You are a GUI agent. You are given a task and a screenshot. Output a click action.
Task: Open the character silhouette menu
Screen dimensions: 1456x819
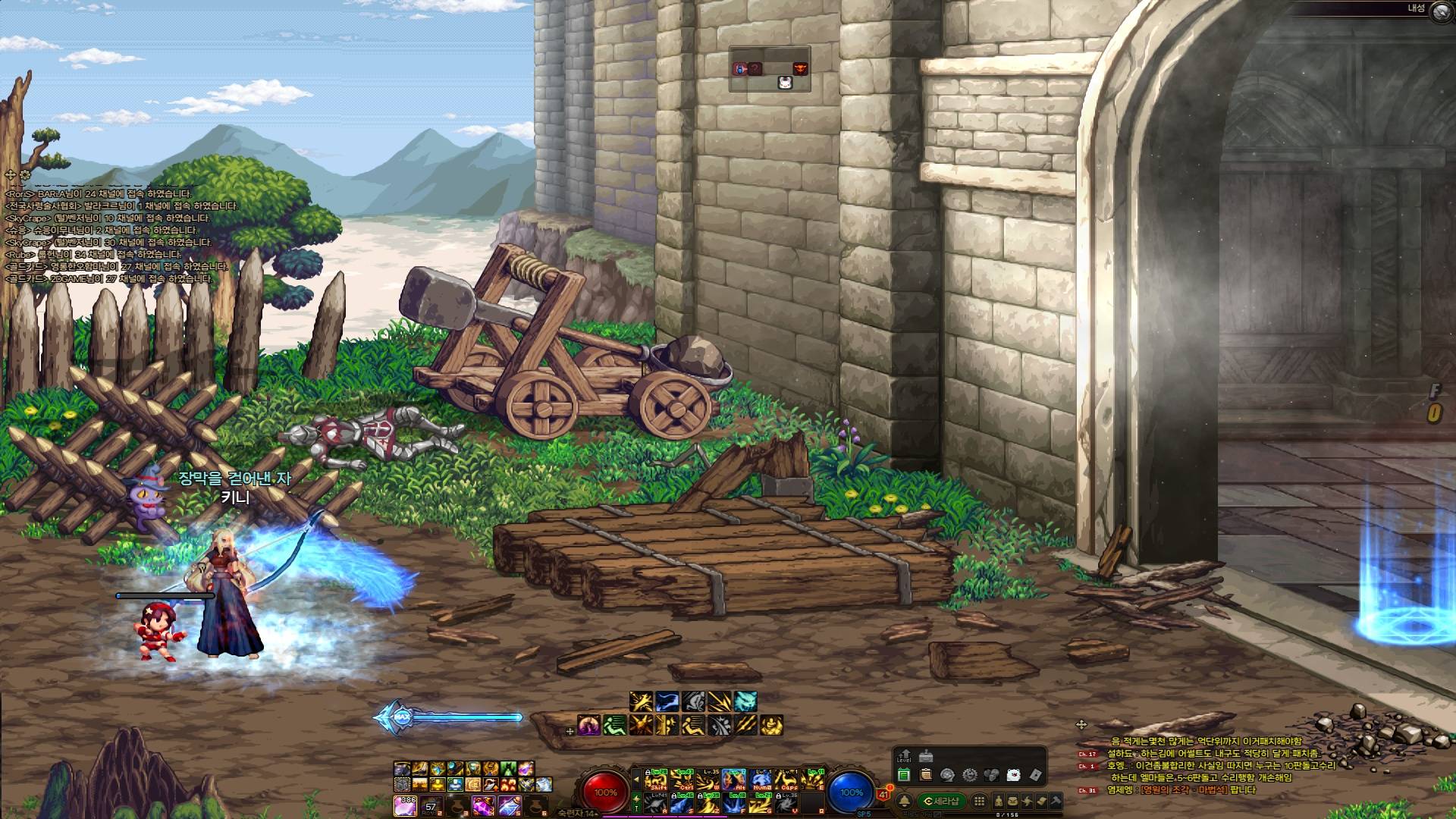click(998, 801)
